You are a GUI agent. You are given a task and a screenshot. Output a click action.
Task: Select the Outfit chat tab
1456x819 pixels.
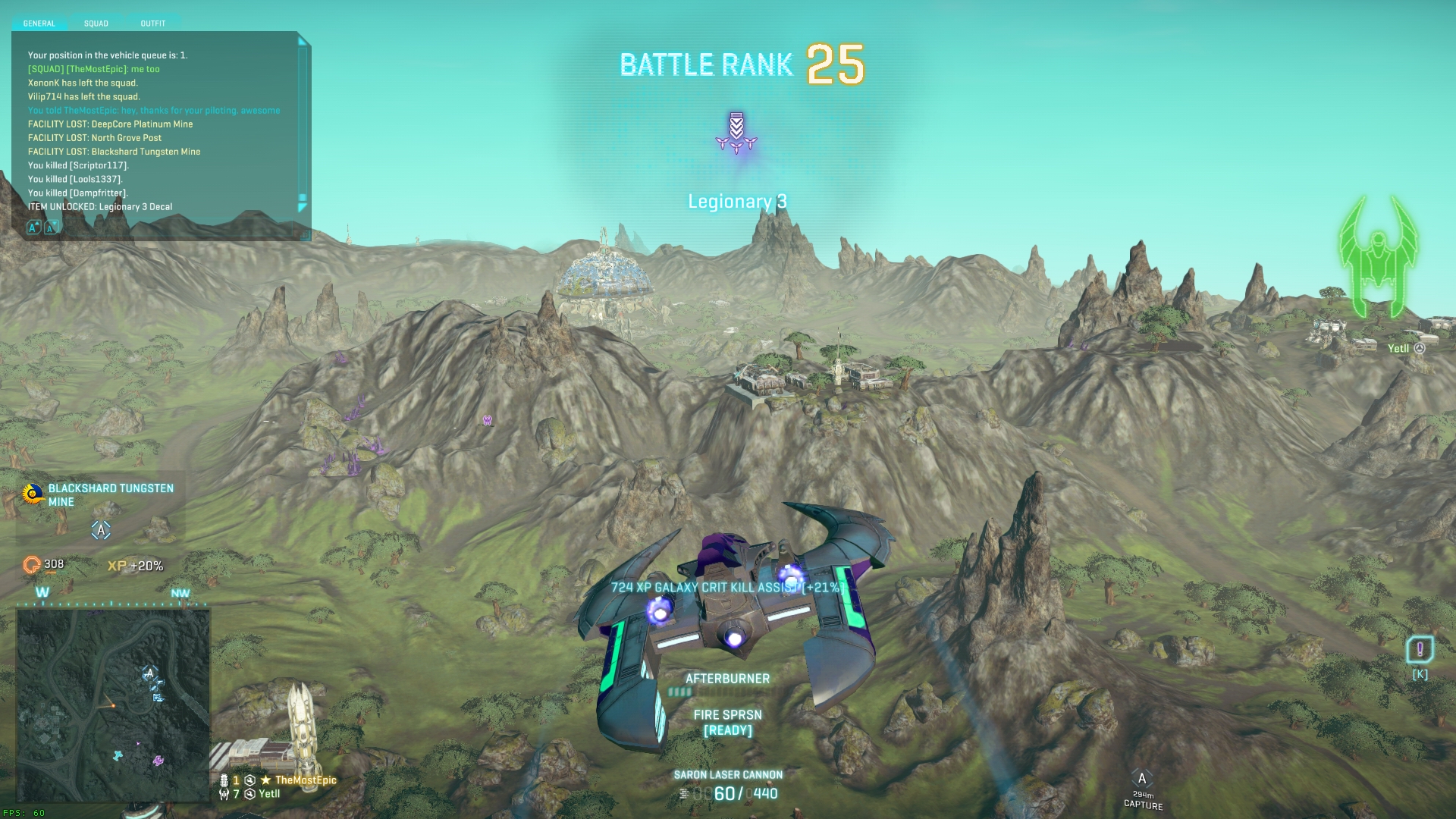tap(152, 24)
